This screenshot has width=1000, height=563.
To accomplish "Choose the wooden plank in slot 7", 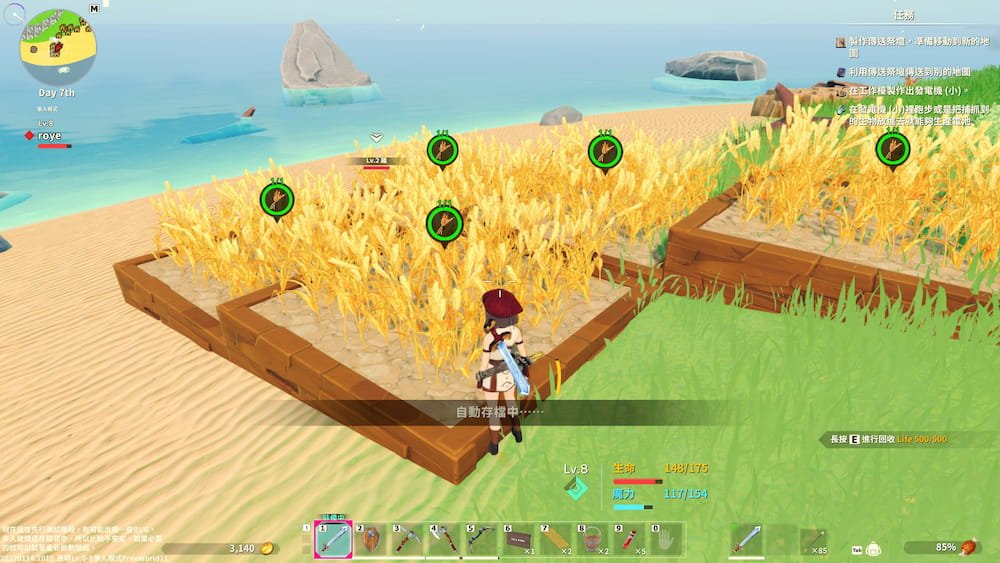I will [556, 540].
